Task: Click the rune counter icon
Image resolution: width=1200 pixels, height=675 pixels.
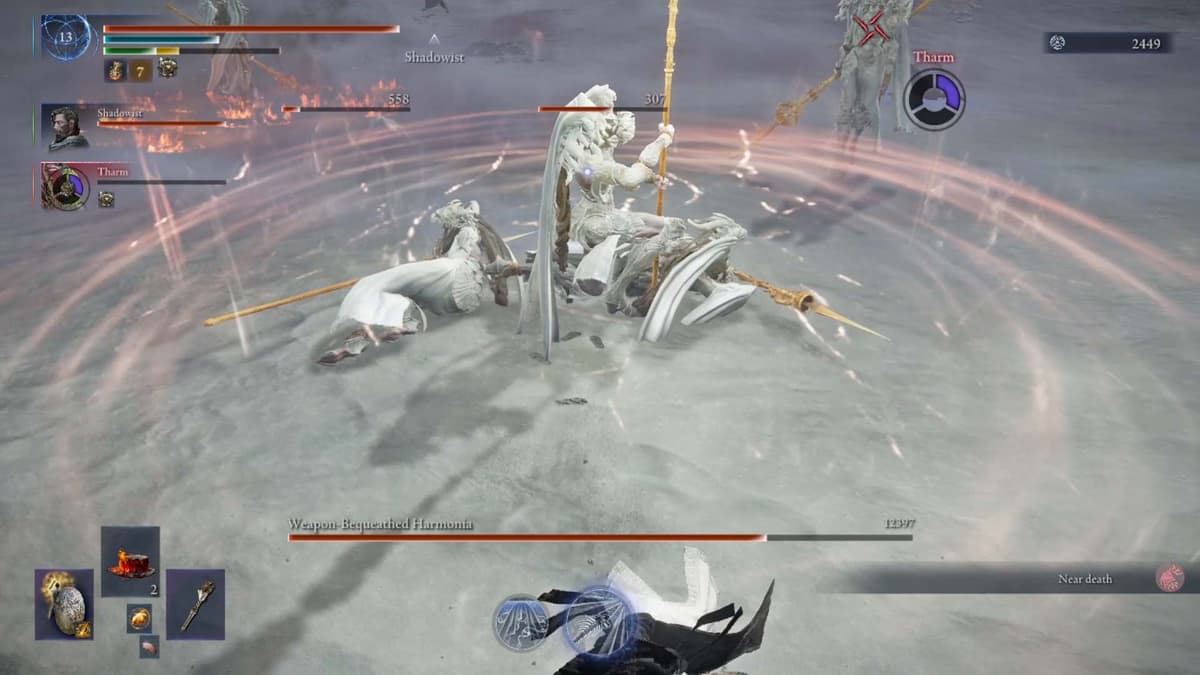Action: pyautogui.click(x=1059, y=42)
